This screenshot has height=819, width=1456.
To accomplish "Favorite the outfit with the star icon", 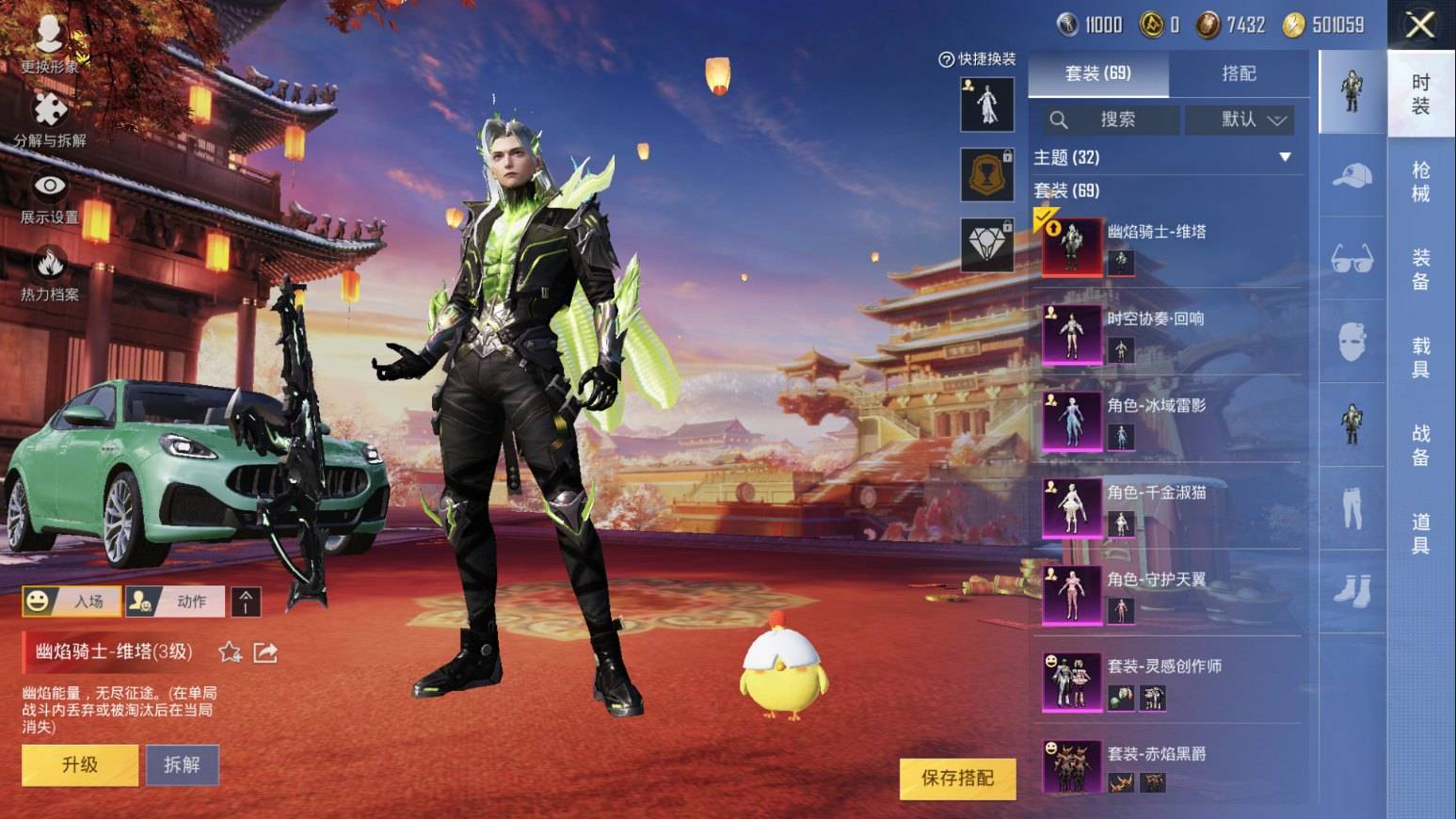I will point(230,651).
